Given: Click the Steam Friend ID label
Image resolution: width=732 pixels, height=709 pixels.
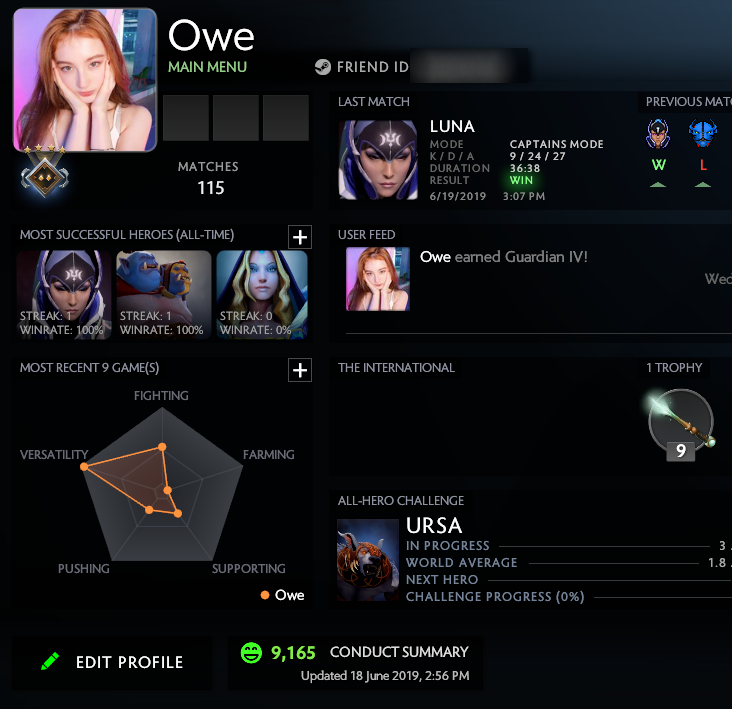Looking at the screenshot, I should tap(362, 67).
